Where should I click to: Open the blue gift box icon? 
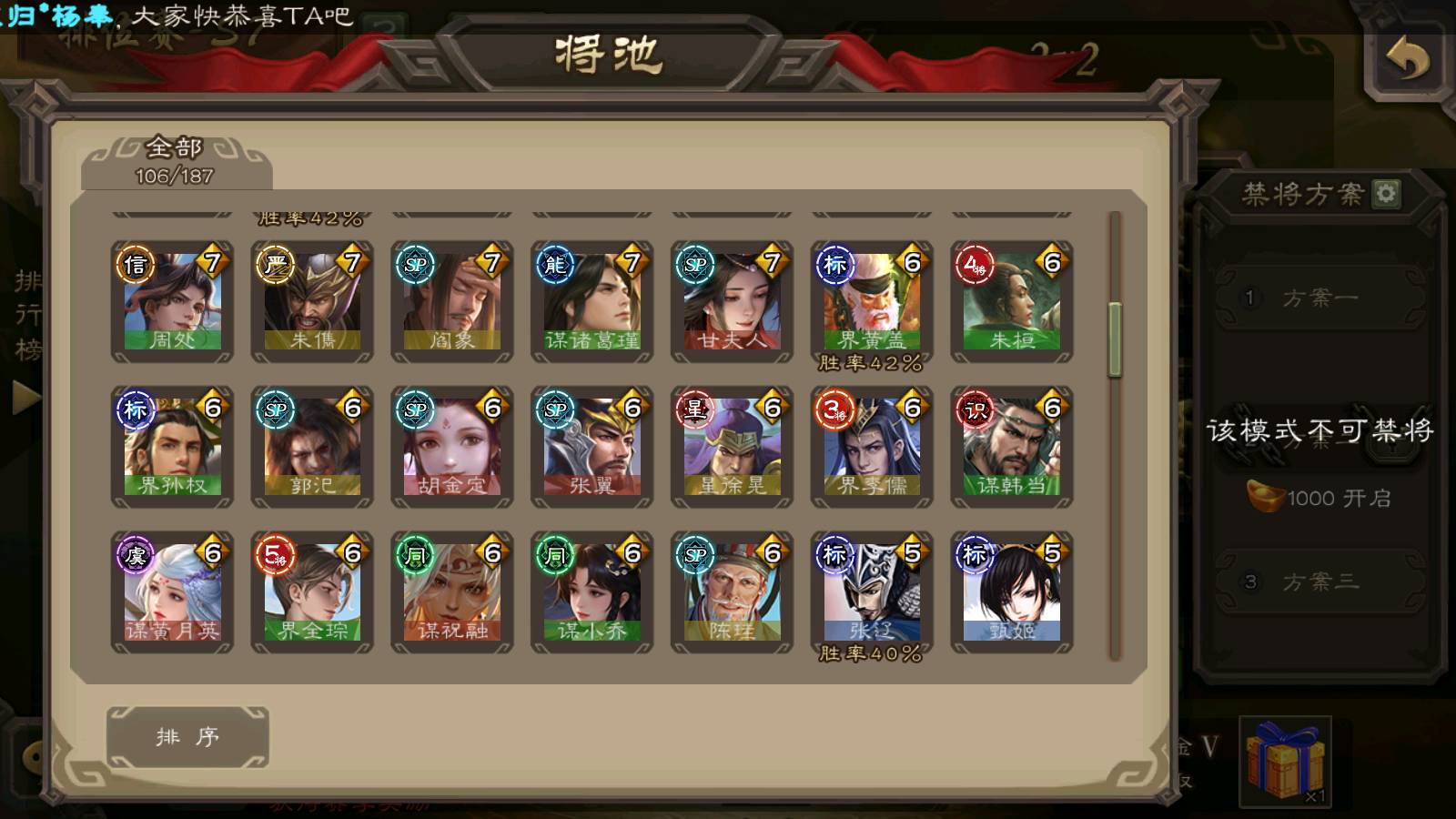coord(1285,761)
